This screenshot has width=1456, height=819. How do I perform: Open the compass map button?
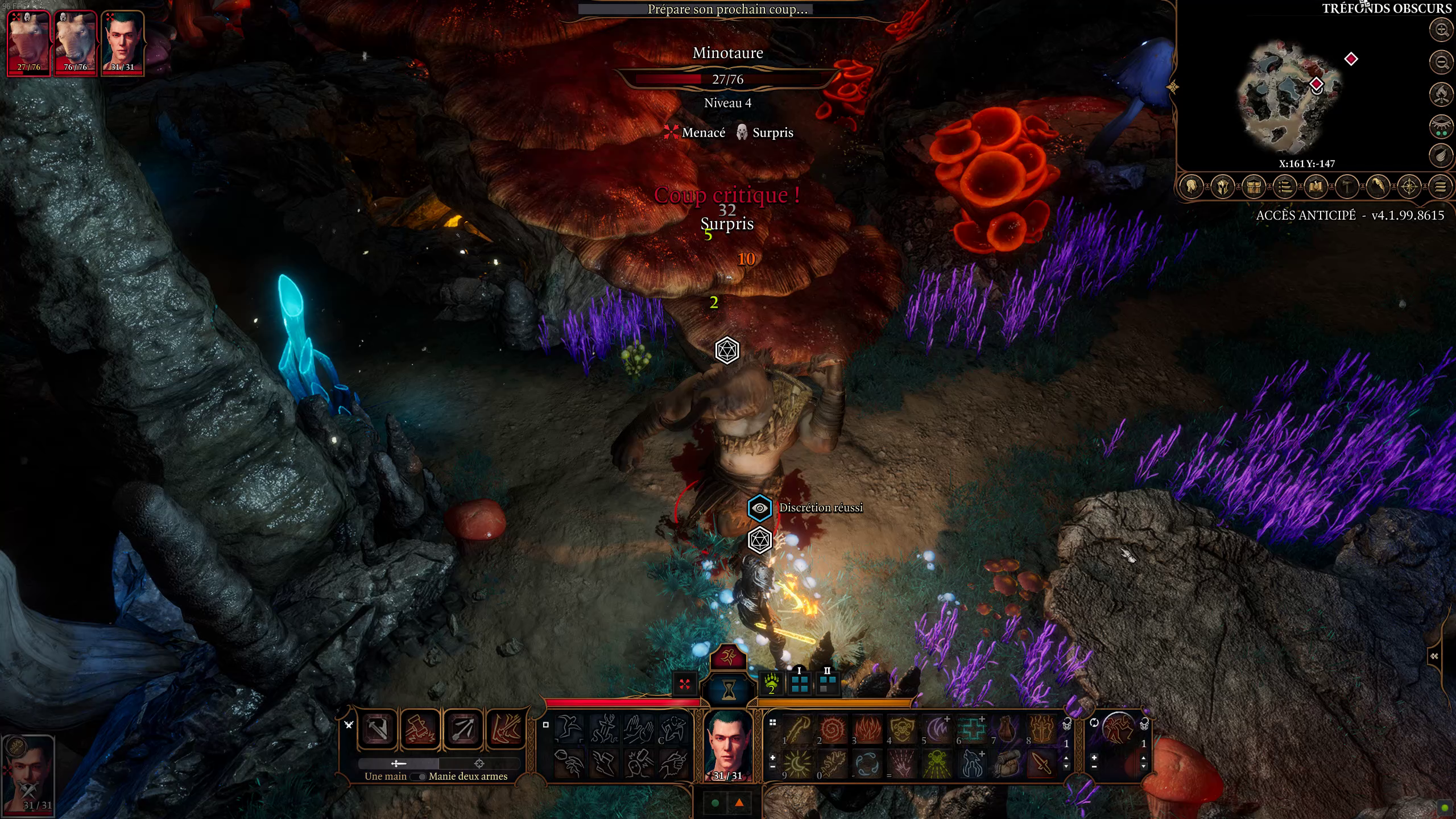click(x=1409, y=187)
